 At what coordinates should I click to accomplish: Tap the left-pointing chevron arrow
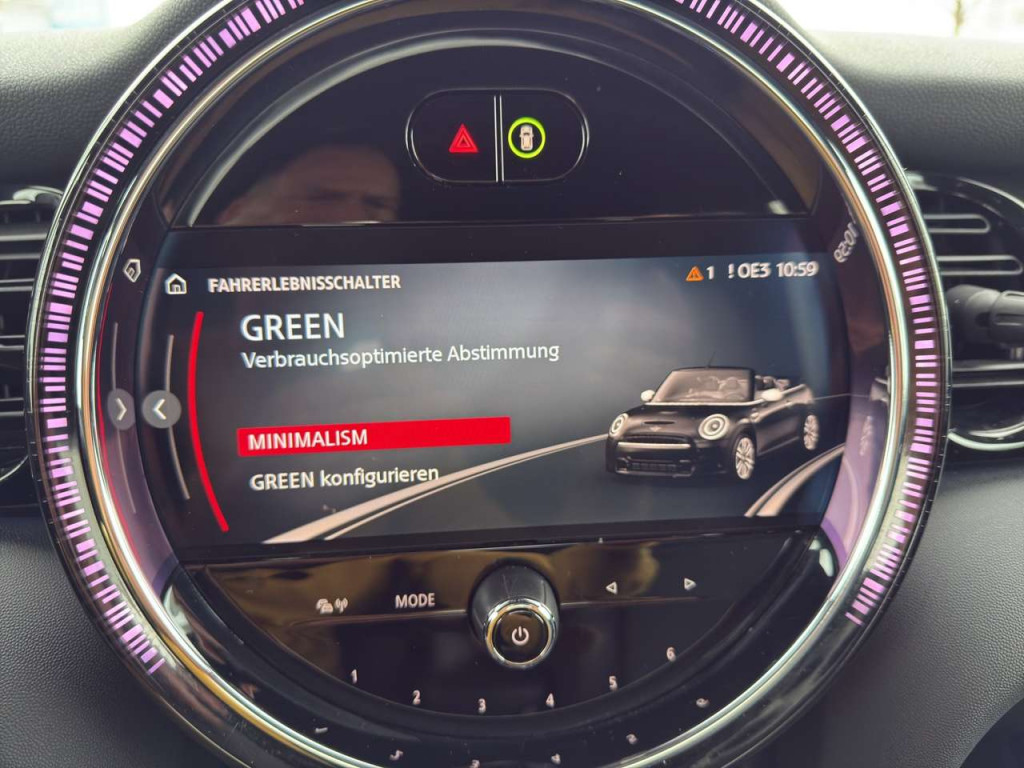[161, 408]
